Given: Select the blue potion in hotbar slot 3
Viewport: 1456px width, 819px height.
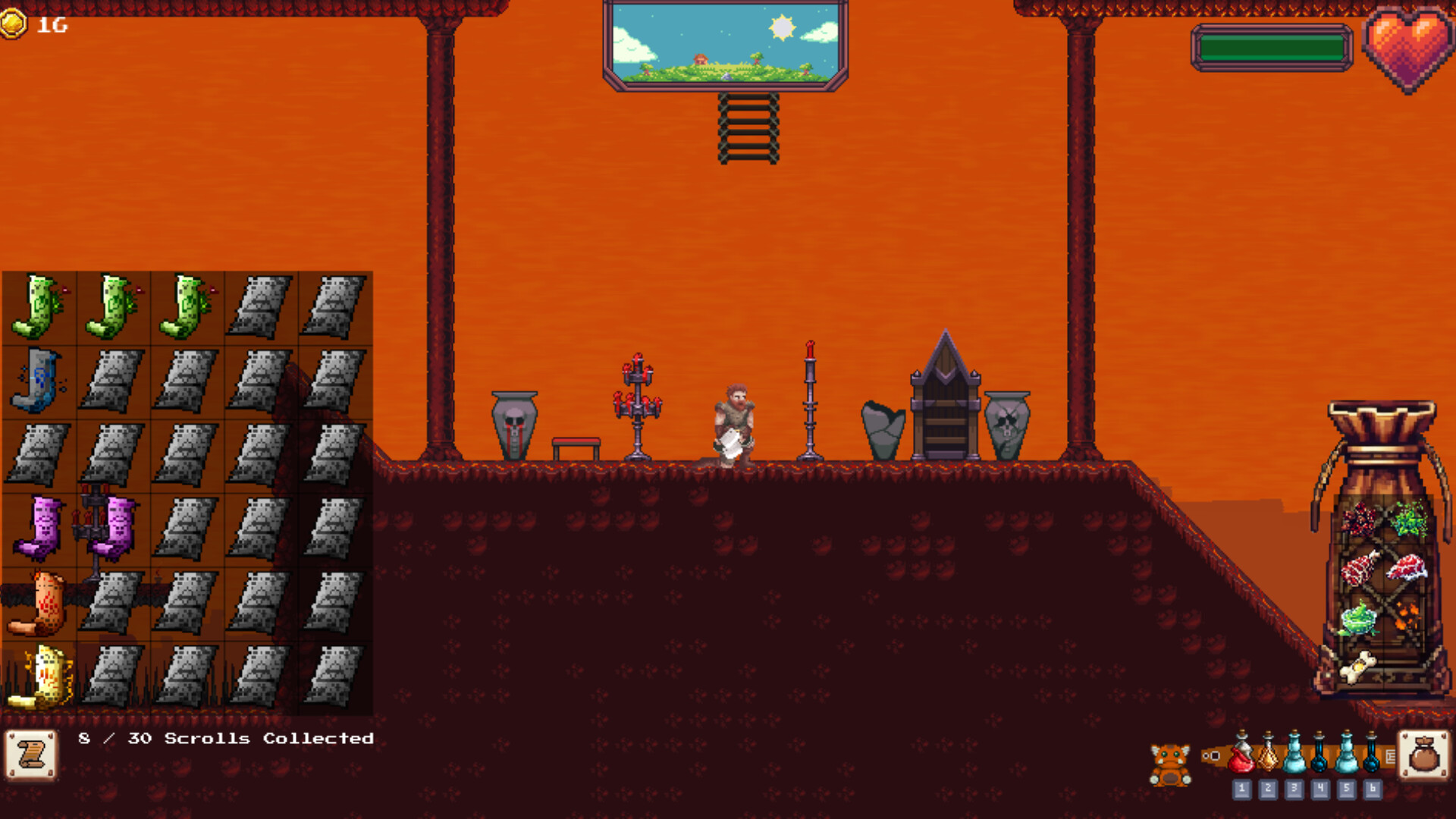Looking at the screenshot, I should coord(1294,758).
